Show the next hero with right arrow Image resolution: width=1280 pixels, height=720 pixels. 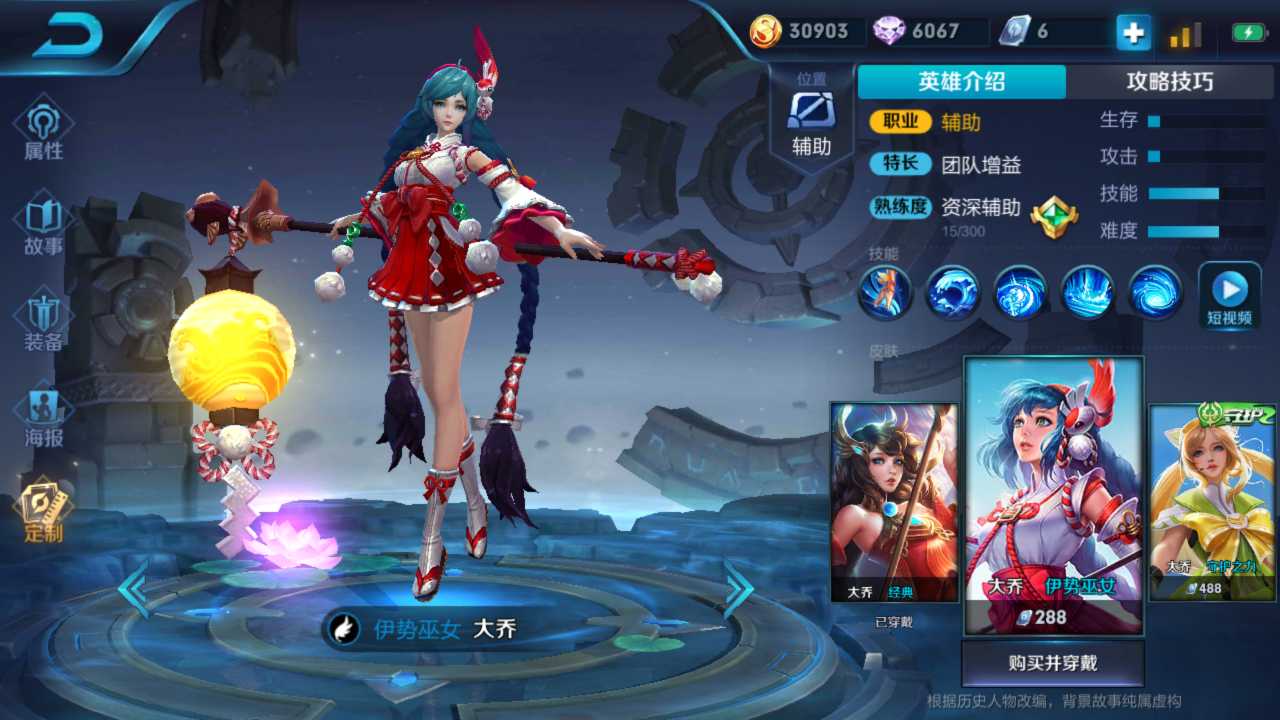(738, 590)
